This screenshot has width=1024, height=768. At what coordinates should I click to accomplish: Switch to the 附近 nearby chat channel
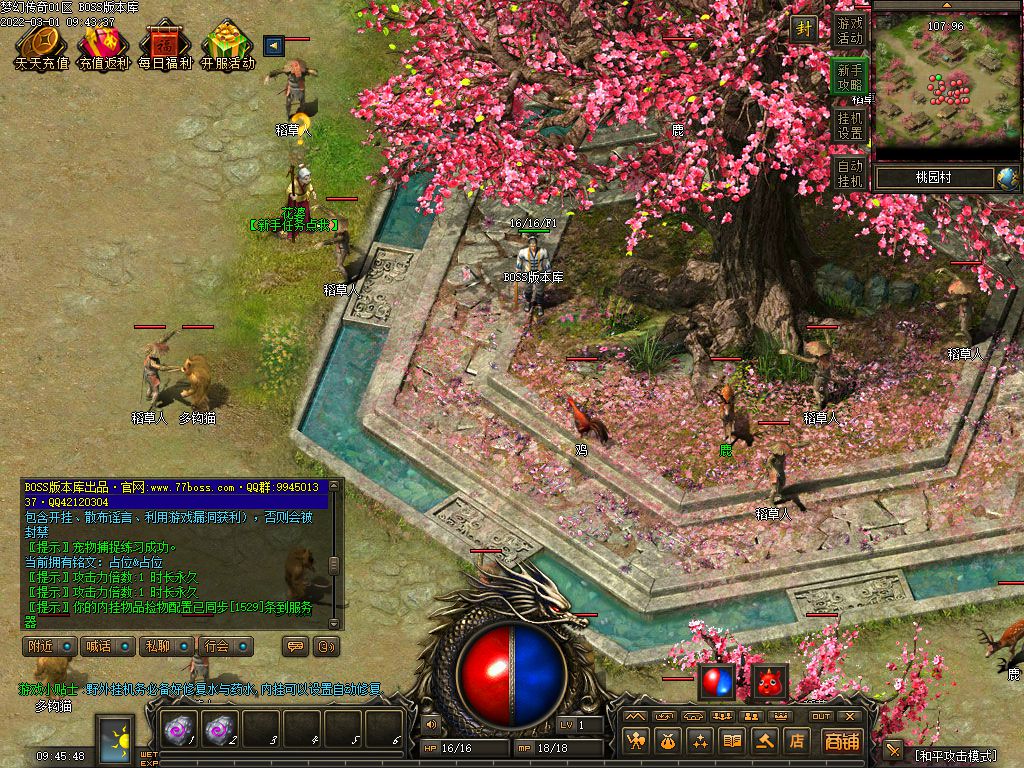48,646
